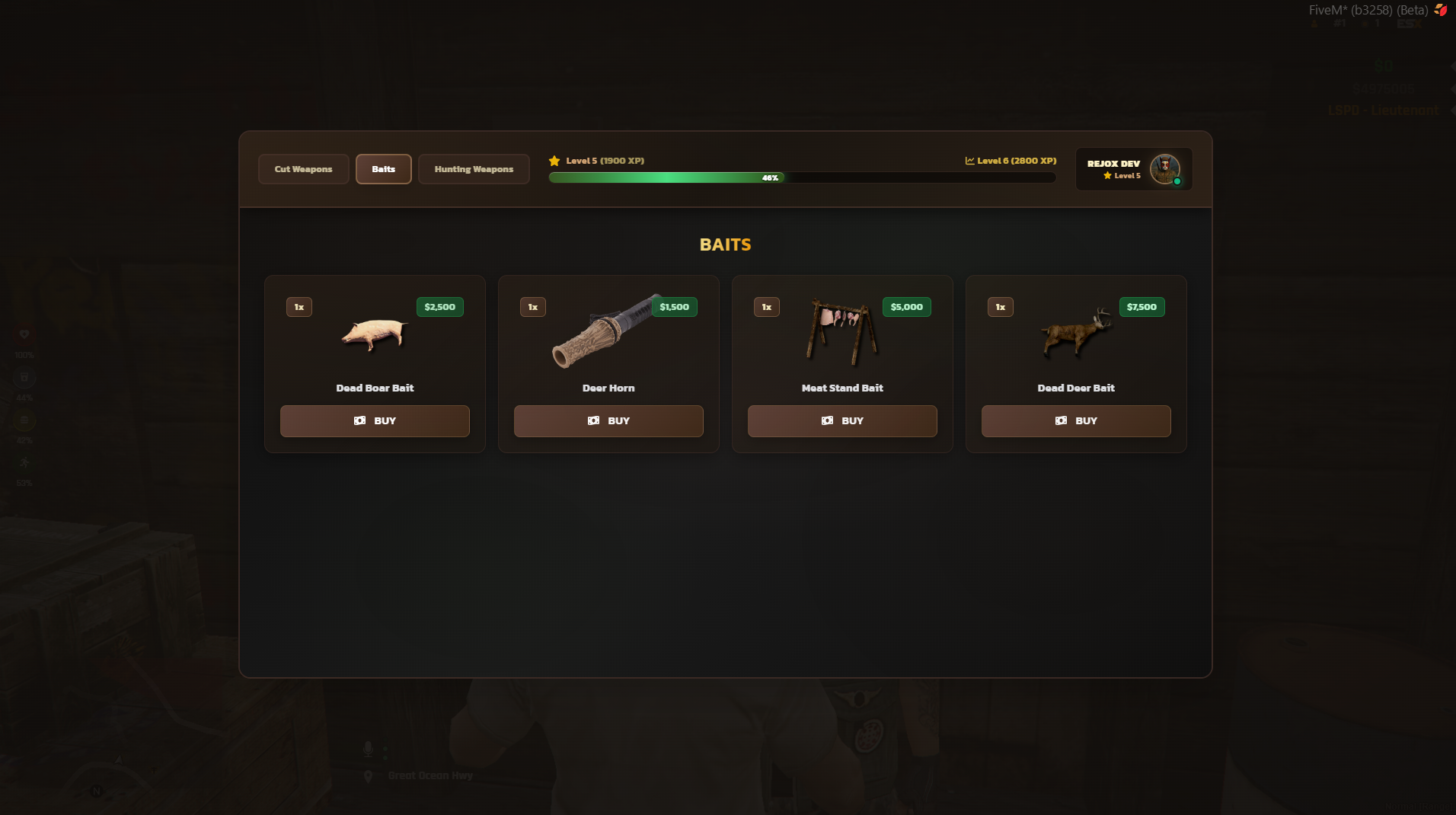Click the location pin near Great Ocean Hwy
Image resolution: width=1456 pixels, height=815 pixels.
click(x=369, y=776)
